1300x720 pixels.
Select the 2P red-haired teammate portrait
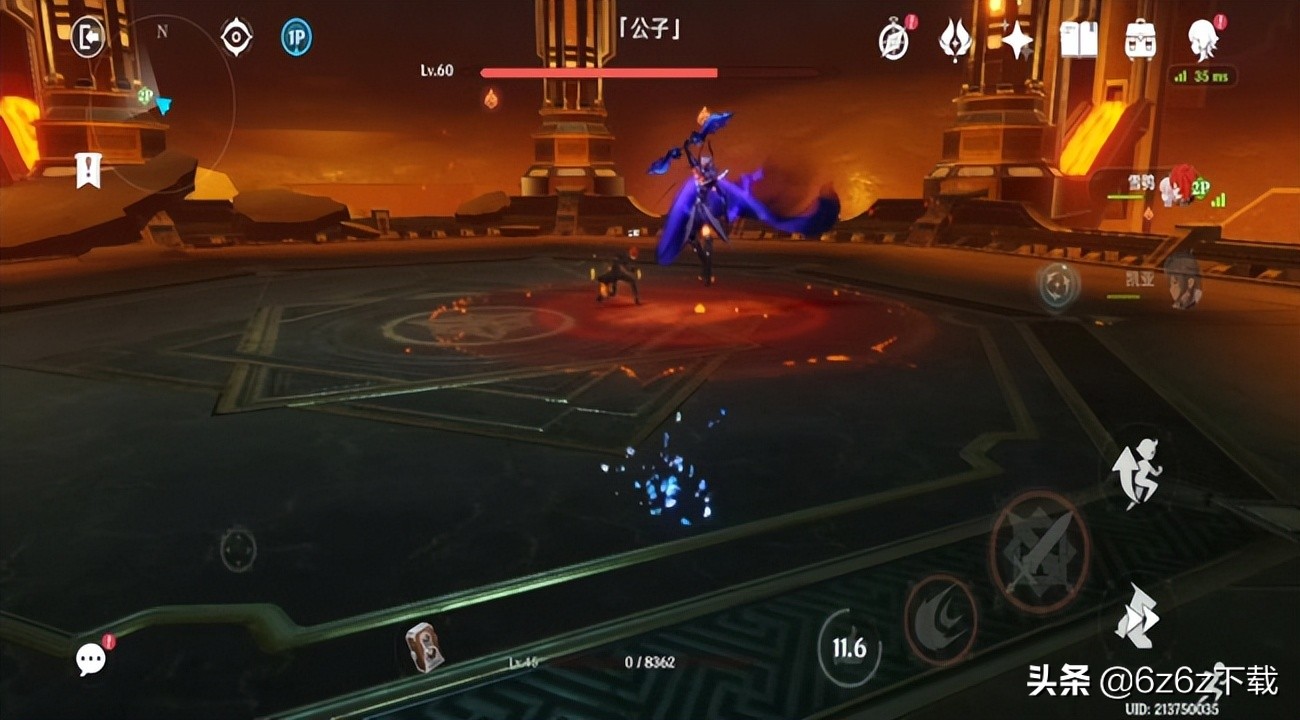tap(1184, 186)
